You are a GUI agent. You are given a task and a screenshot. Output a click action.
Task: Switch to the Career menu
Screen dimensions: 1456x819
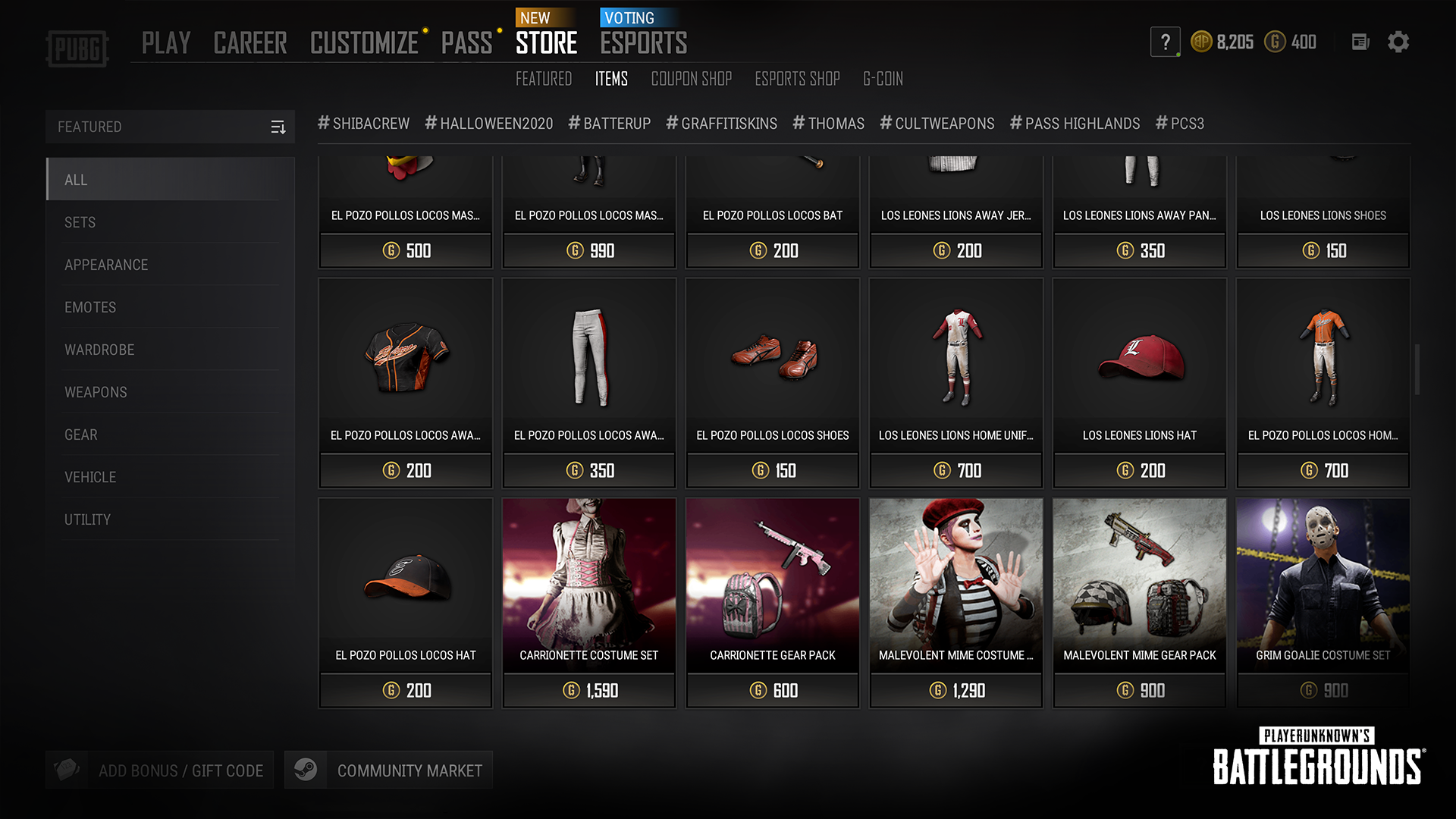250,42
